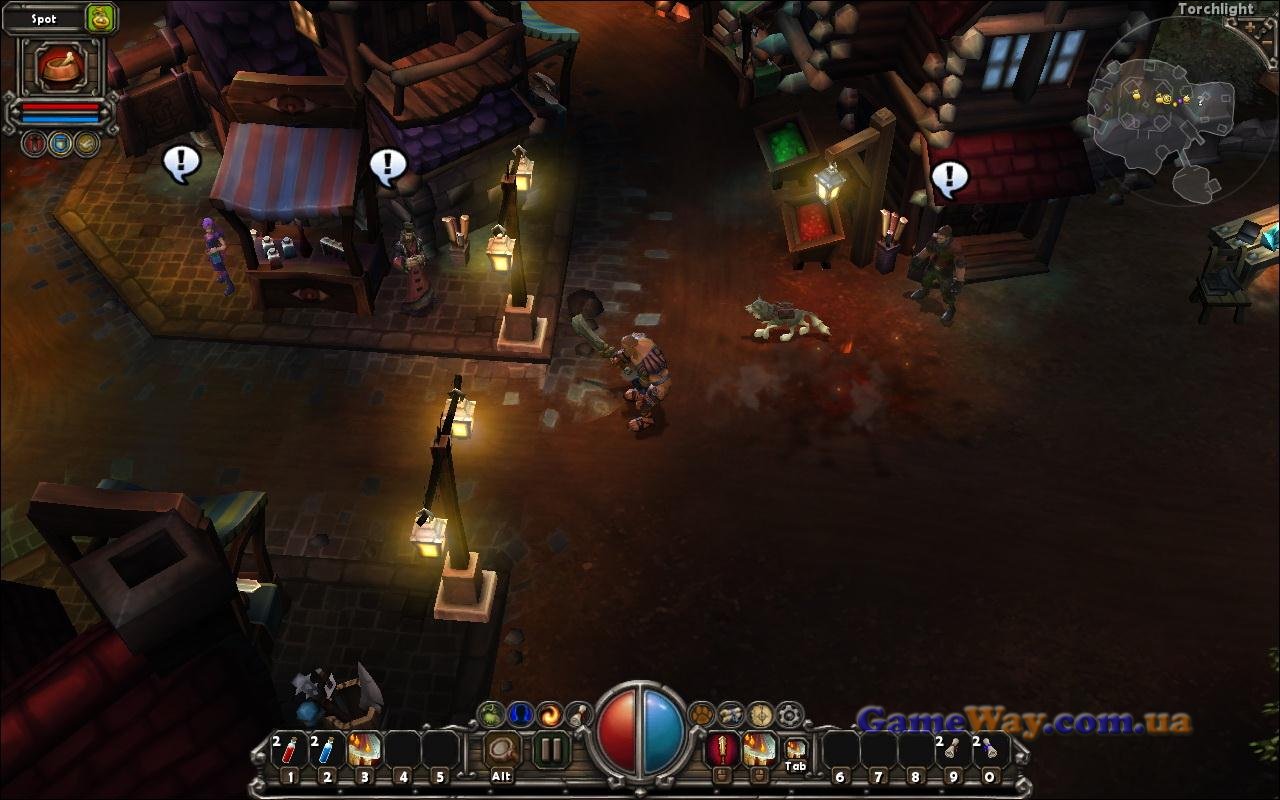Click the paw print pet button
This screenshot has width=1280, height=800.
tap(703, 714)
